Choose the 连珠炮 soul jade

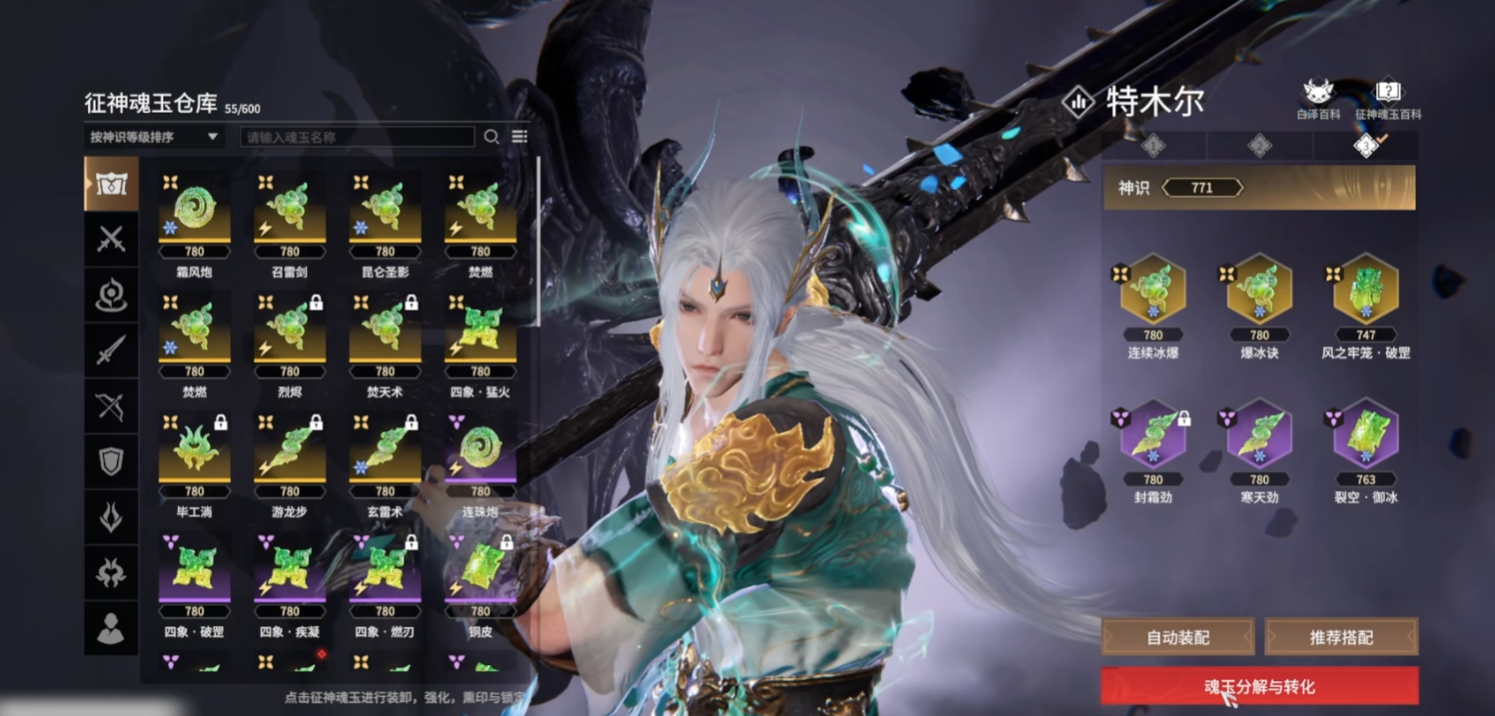coord(480,455)
